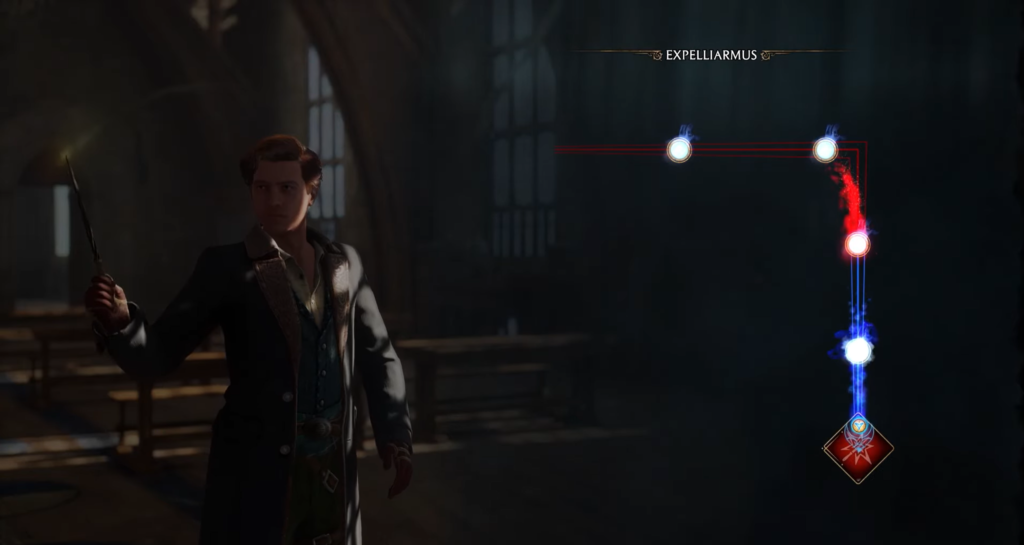
Task: Select the red diamond spell icon
Action: [x=857, y=449]
